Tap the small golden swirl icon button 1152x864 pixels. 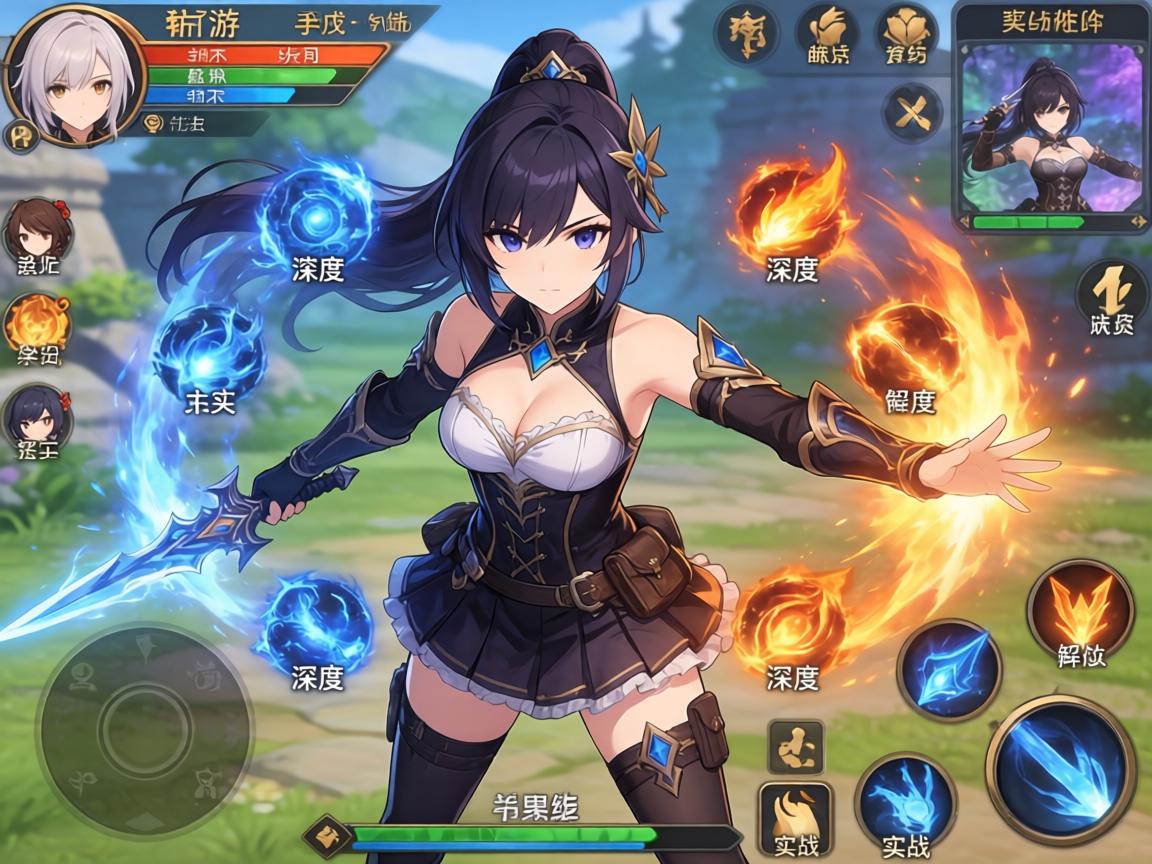(795, 745)
